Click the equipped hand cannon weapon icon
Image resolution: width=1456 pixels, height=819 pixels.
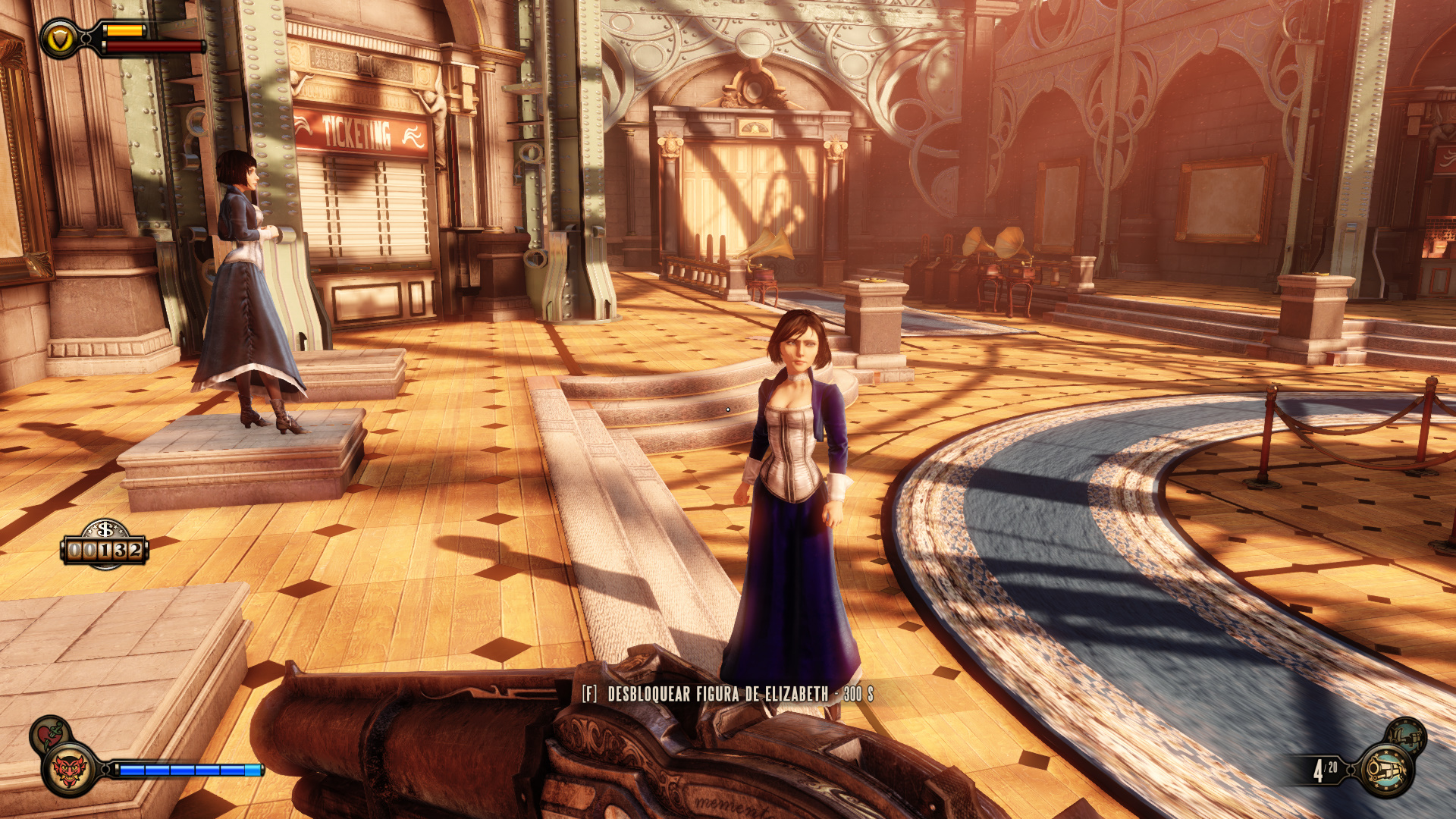coord(1387,770)
